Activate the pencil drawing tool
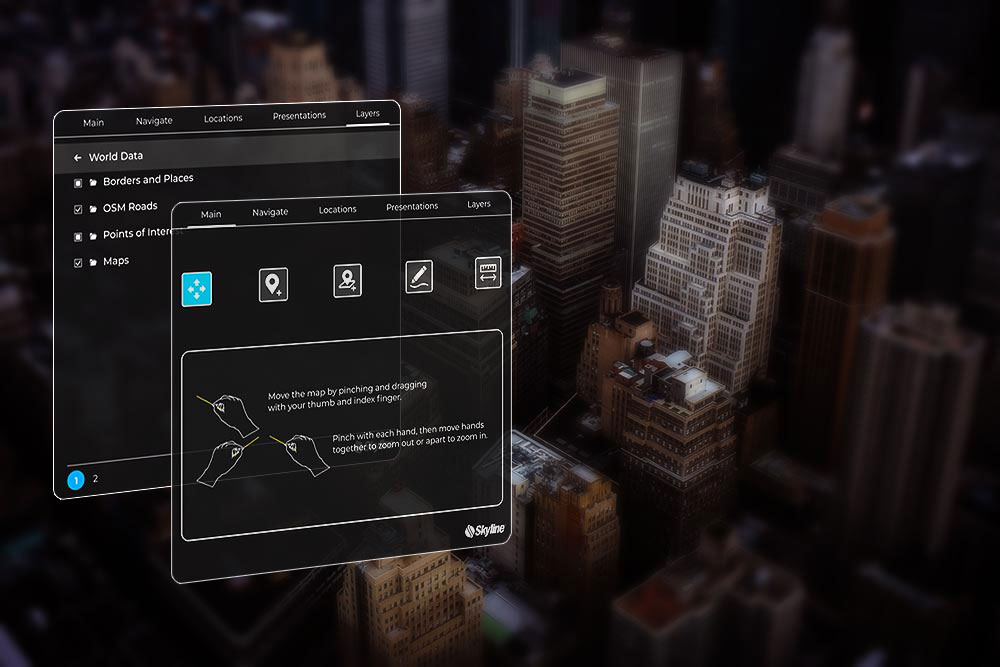 (419, 277)
